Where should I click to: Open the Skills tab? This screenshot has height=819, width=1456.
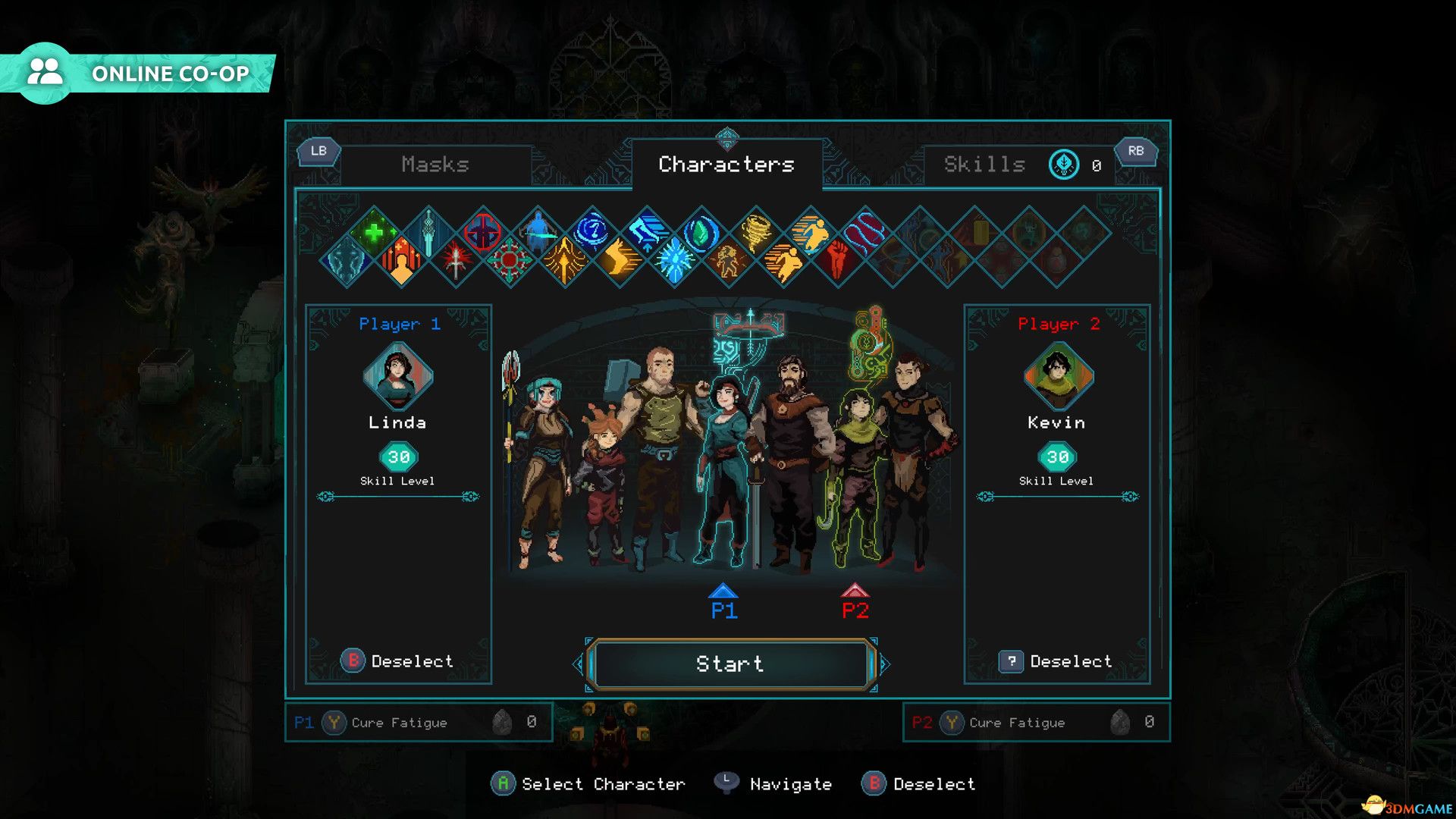(984, 165)
